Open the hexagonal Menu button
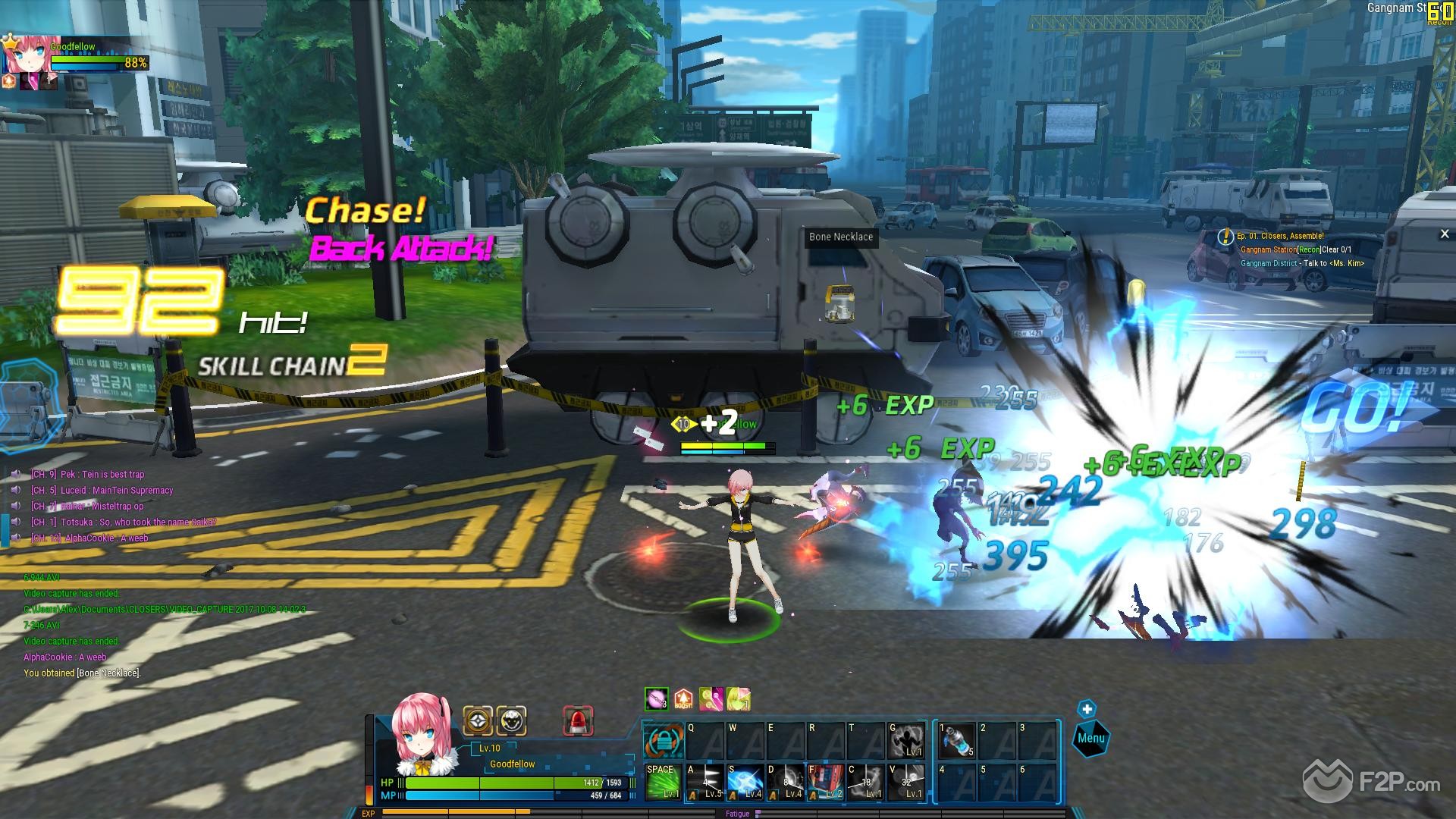 click(x=1090, y=738)
